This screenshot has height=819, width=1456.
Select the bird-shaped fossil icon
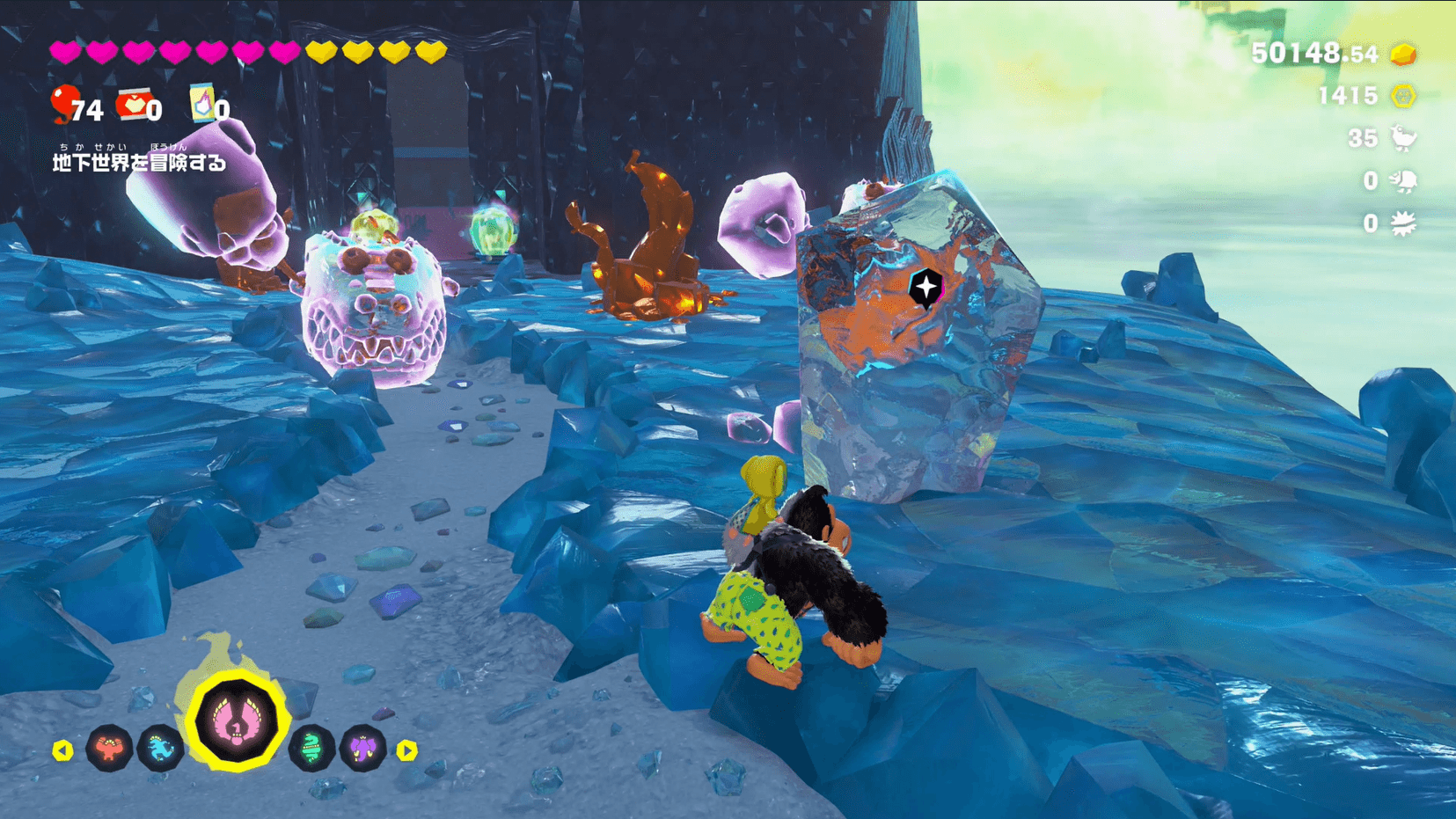[1403, 138]
